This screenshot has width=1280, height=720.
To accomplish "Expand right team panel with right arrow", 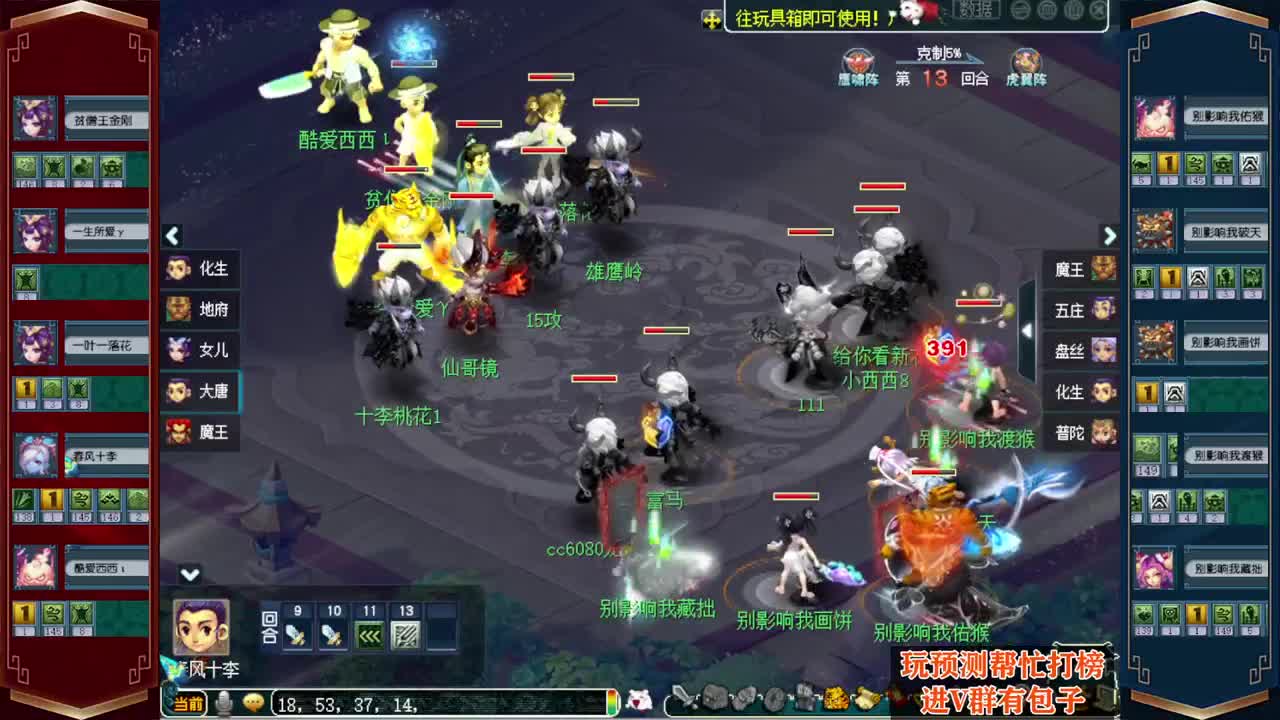I will pyautogui.click(x=1108, y=236).
